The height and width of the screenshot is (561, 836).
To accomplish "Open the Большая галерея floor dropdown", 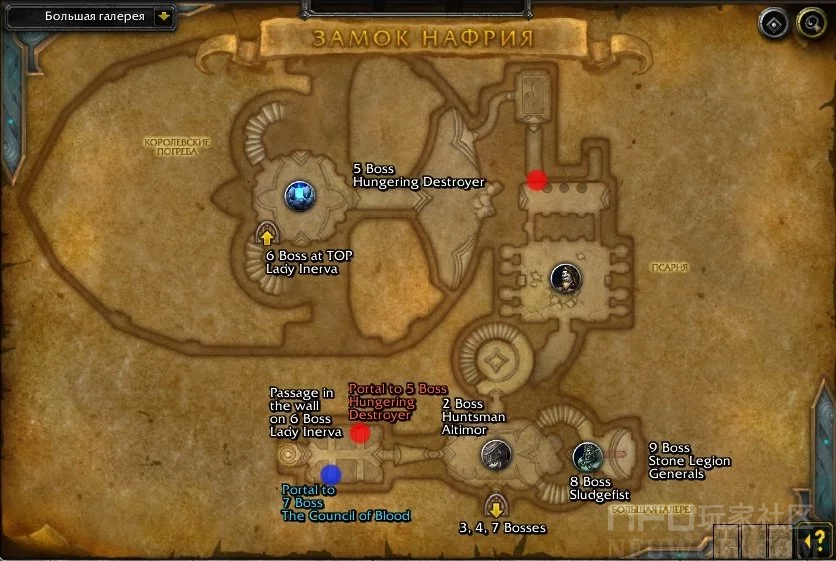I will [163, 16].
